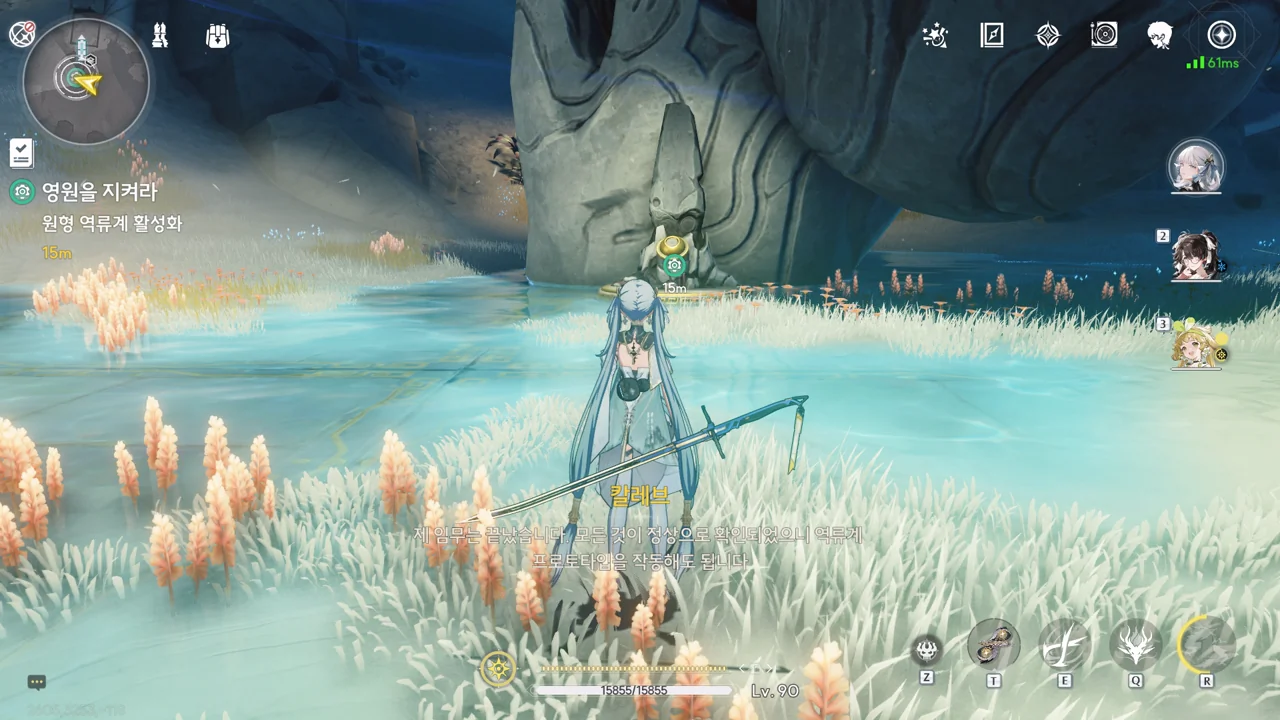Click the globe icon beside the minimap
The width and height of the screenshot is (1280, 720).
tap(22, 35)
